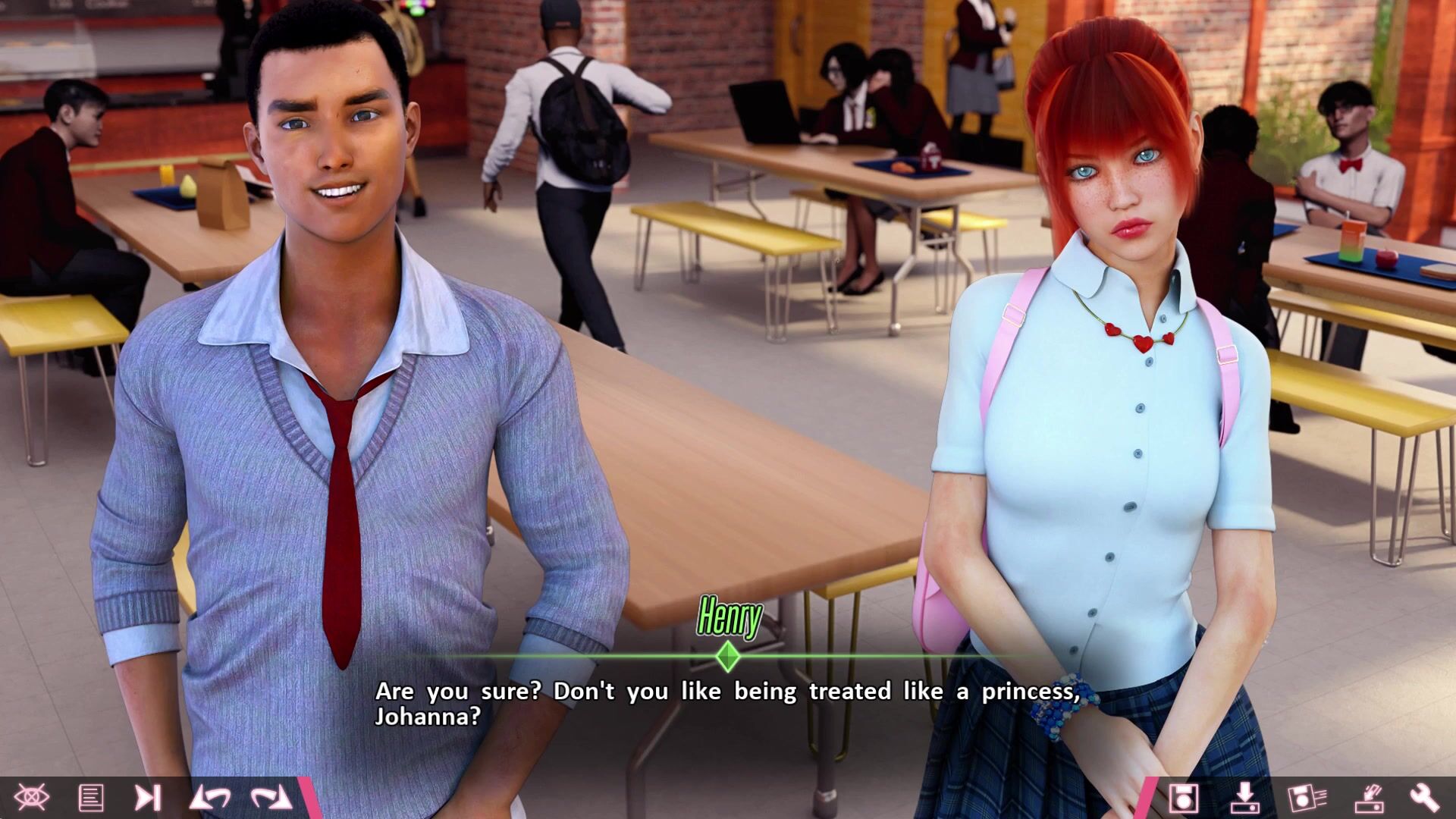Screen dimensions: 1456x819
Task: Hide the interface with the crossed-eye icon
Action: tap(31, 797)
